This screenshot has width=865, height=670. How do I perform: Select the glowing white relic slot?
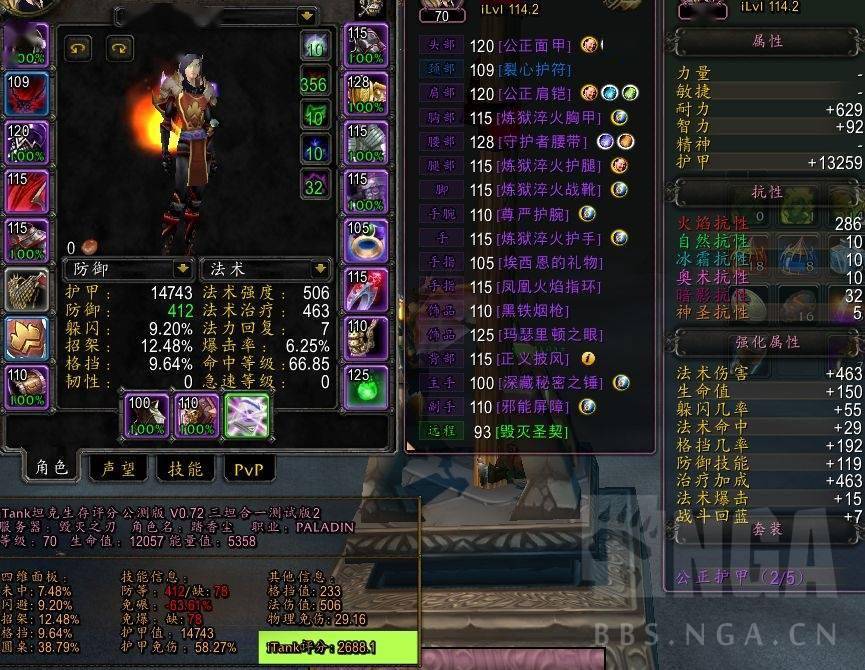click(x=246, y=415)
